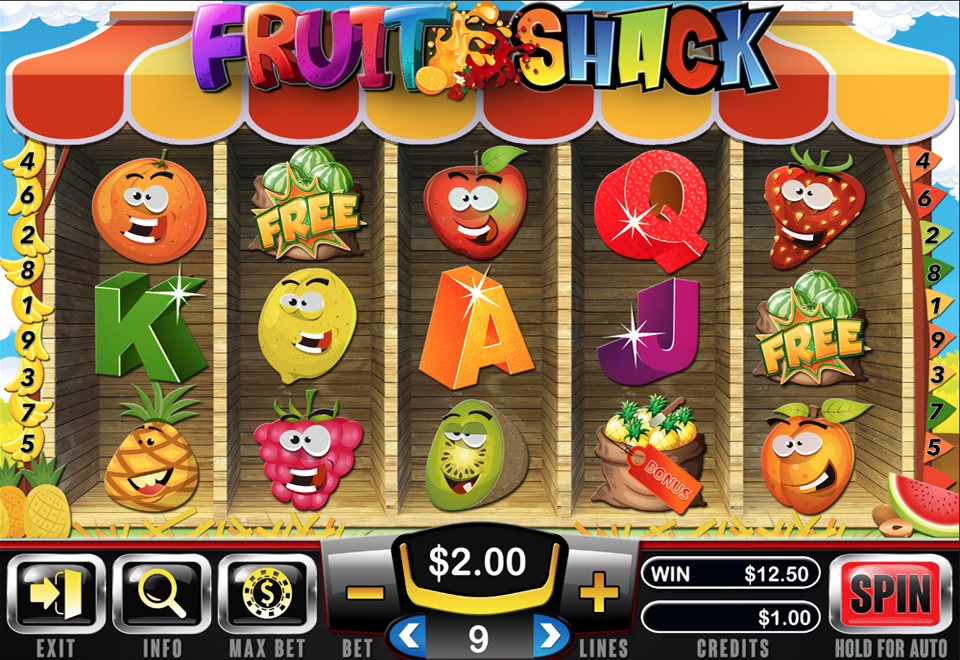The height and width of the screenshot is (660, 960).
Task: Add lines with the right arrow
Action: pyautogui.click(x=549, y=633)
